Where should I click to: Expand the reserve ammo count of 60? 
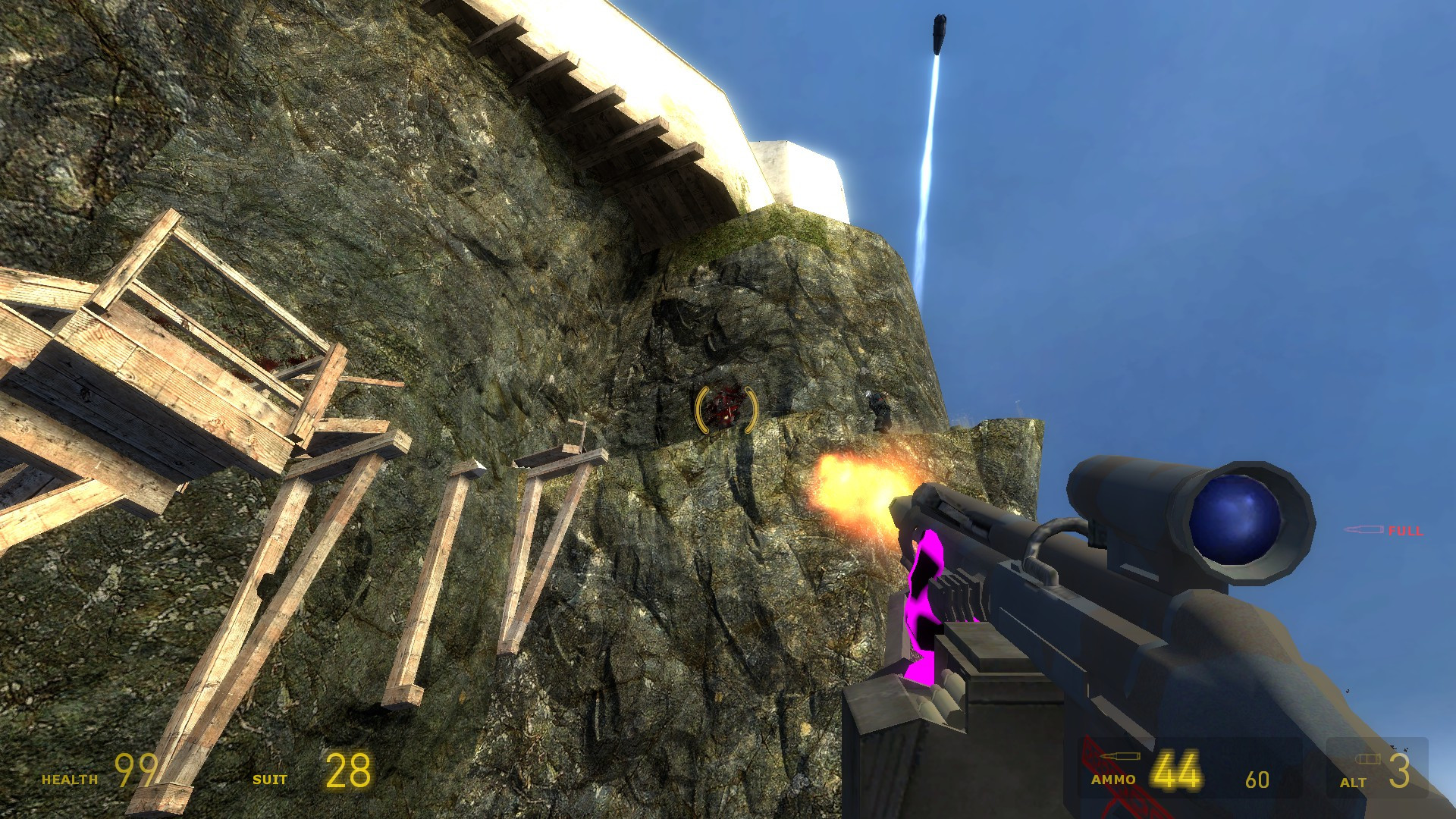1259,780
